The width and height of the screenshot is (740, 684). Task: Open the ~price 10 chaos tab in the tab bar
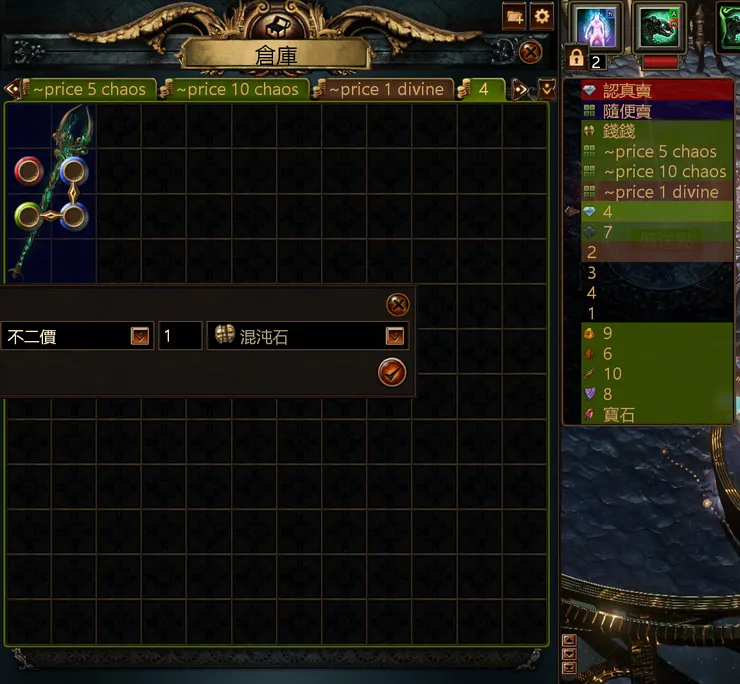click(x=236, y=89)
